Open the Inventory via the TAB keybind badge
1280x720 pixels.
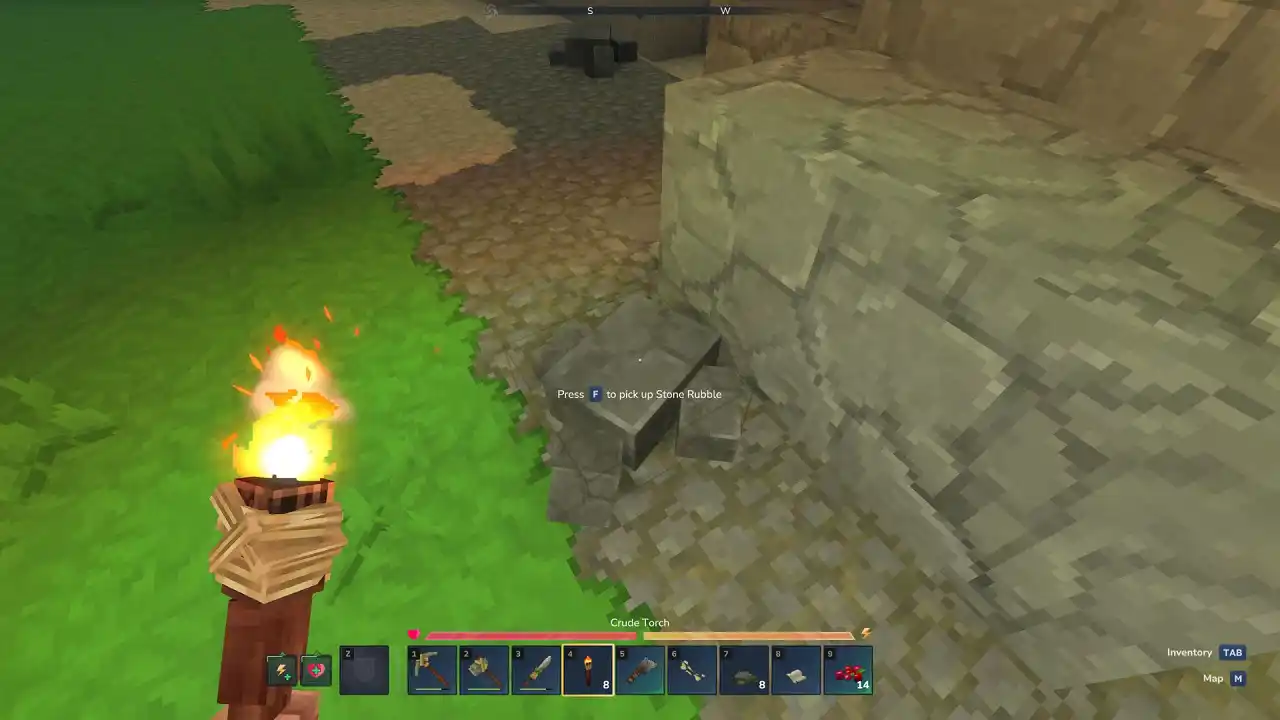click(x=1232, y=652)
